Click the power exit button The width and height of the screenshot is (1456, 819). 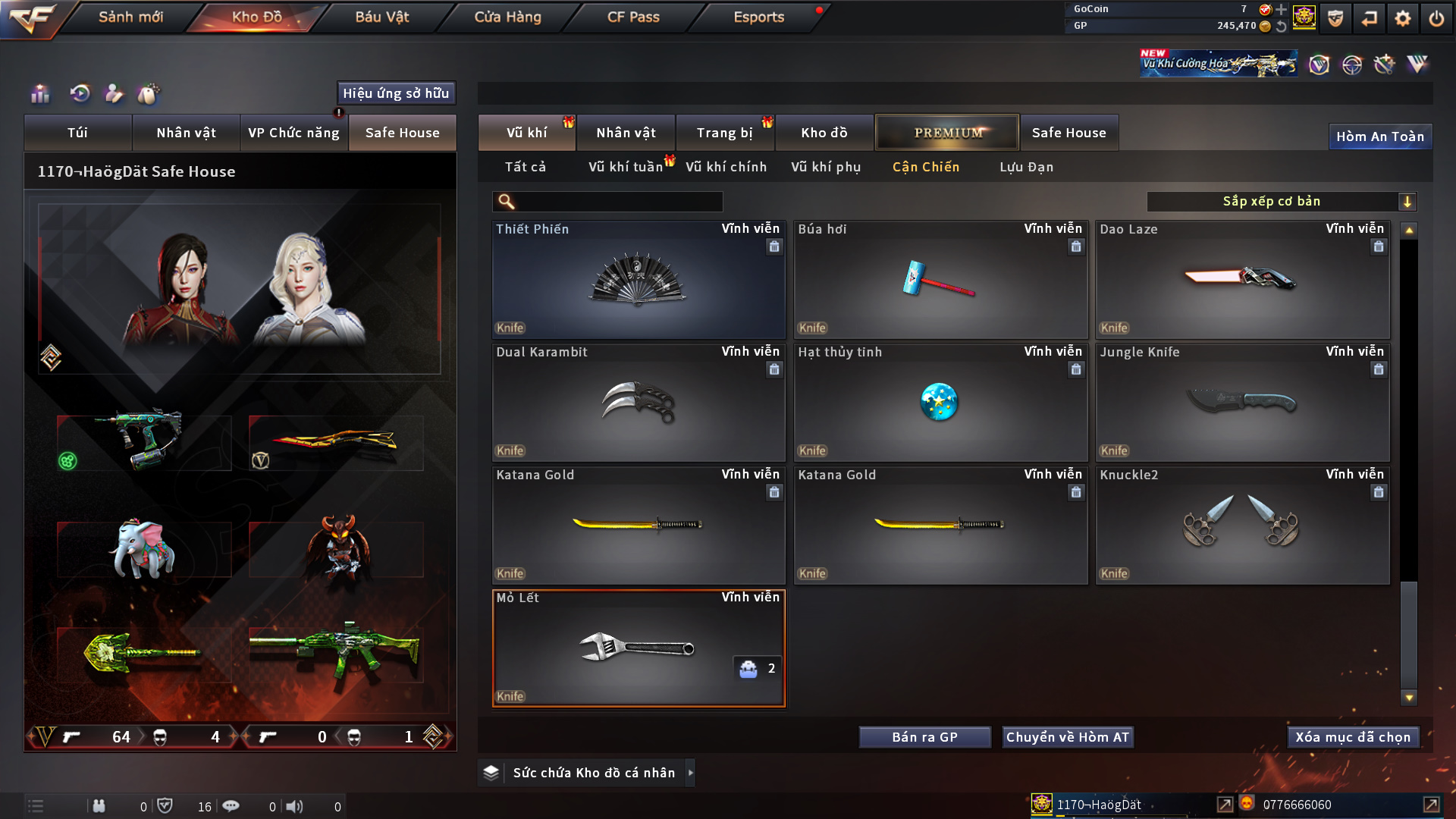click(1436, 18)
